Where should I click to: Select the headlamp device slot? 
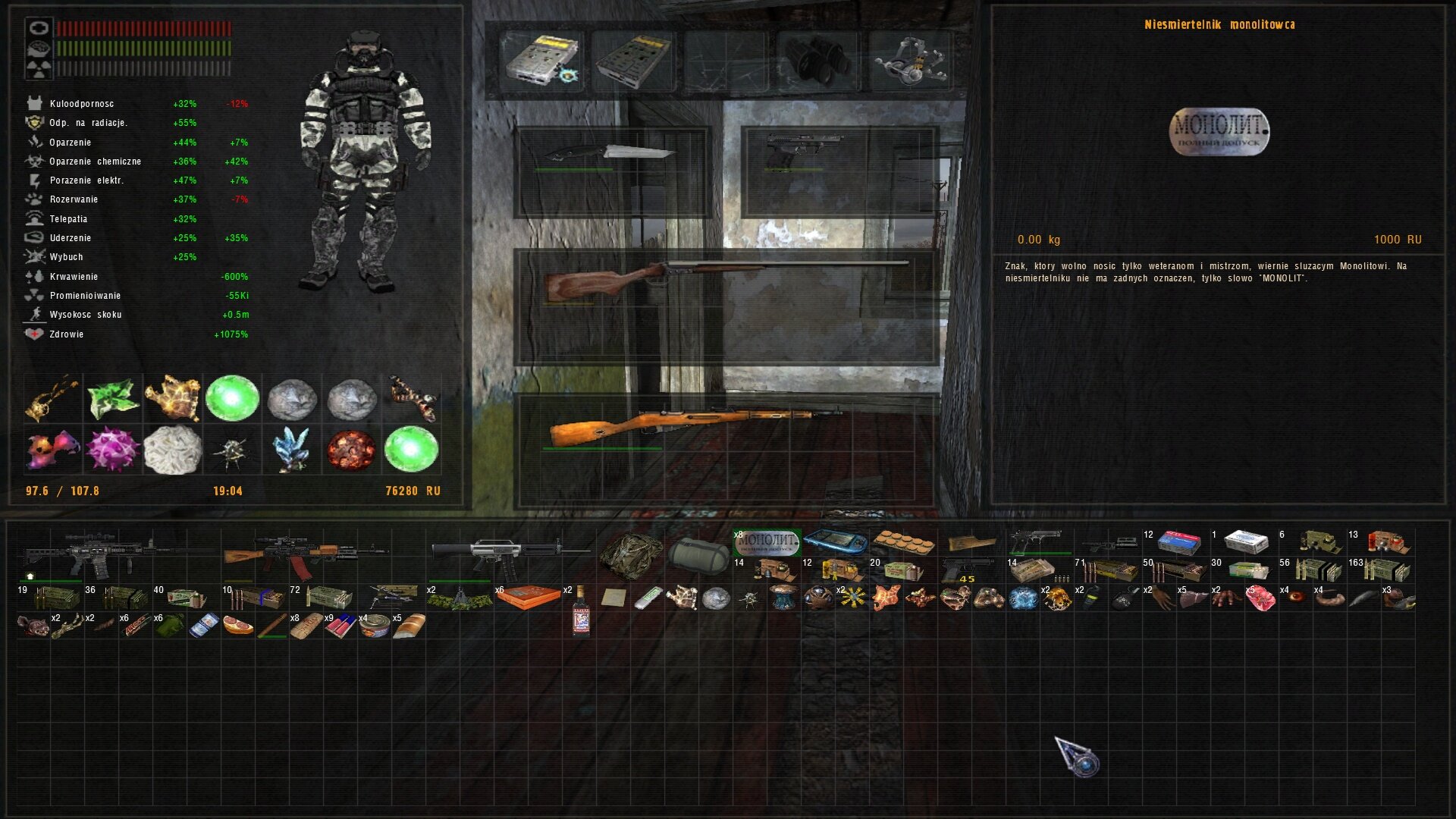[x=908, y=61]
